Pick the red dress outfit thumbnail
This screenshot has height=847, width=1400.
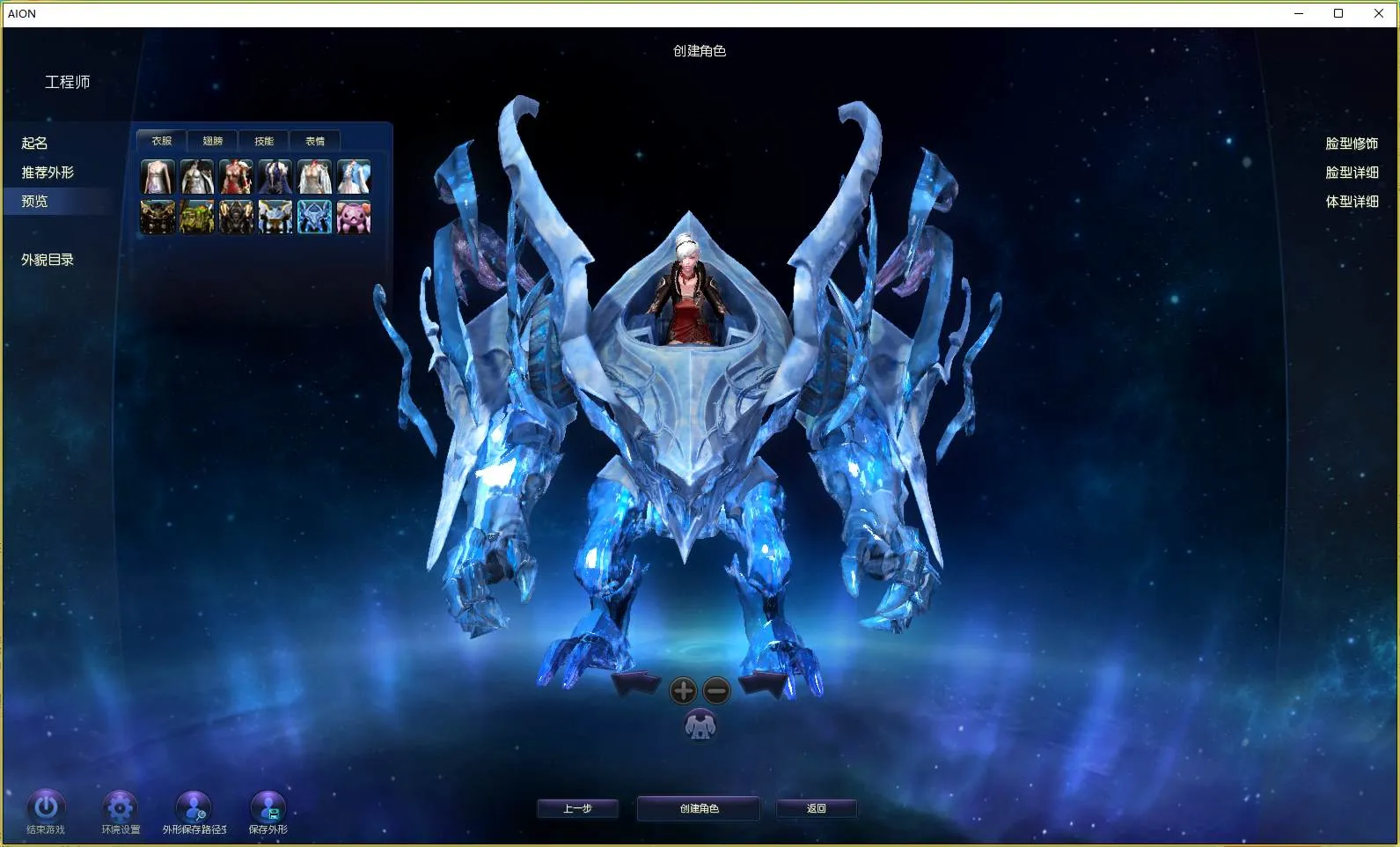[236, 177]
